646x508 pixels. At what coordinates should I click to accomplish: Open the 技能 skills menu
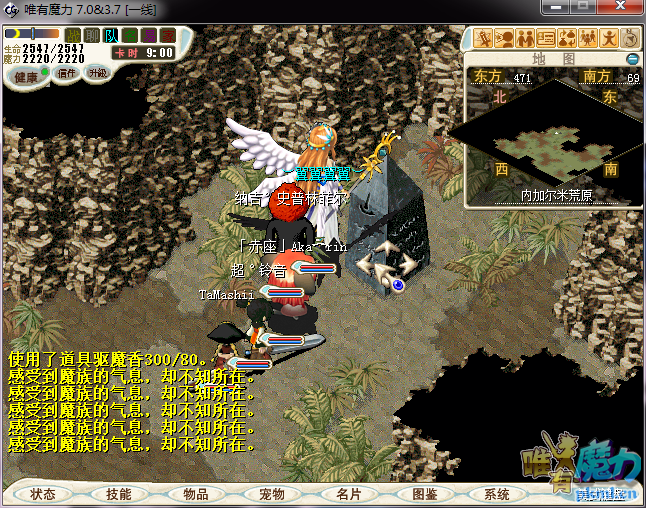click(119, 494)
